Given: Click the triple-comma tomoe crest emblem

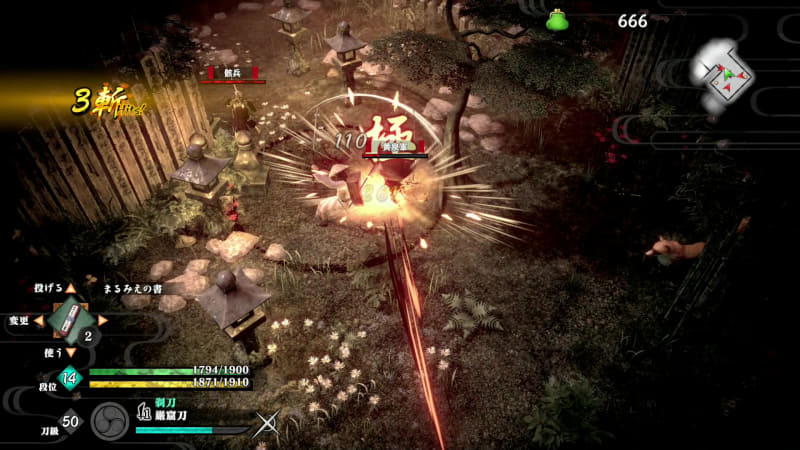Looking at the screenshot, I should 110,421.
